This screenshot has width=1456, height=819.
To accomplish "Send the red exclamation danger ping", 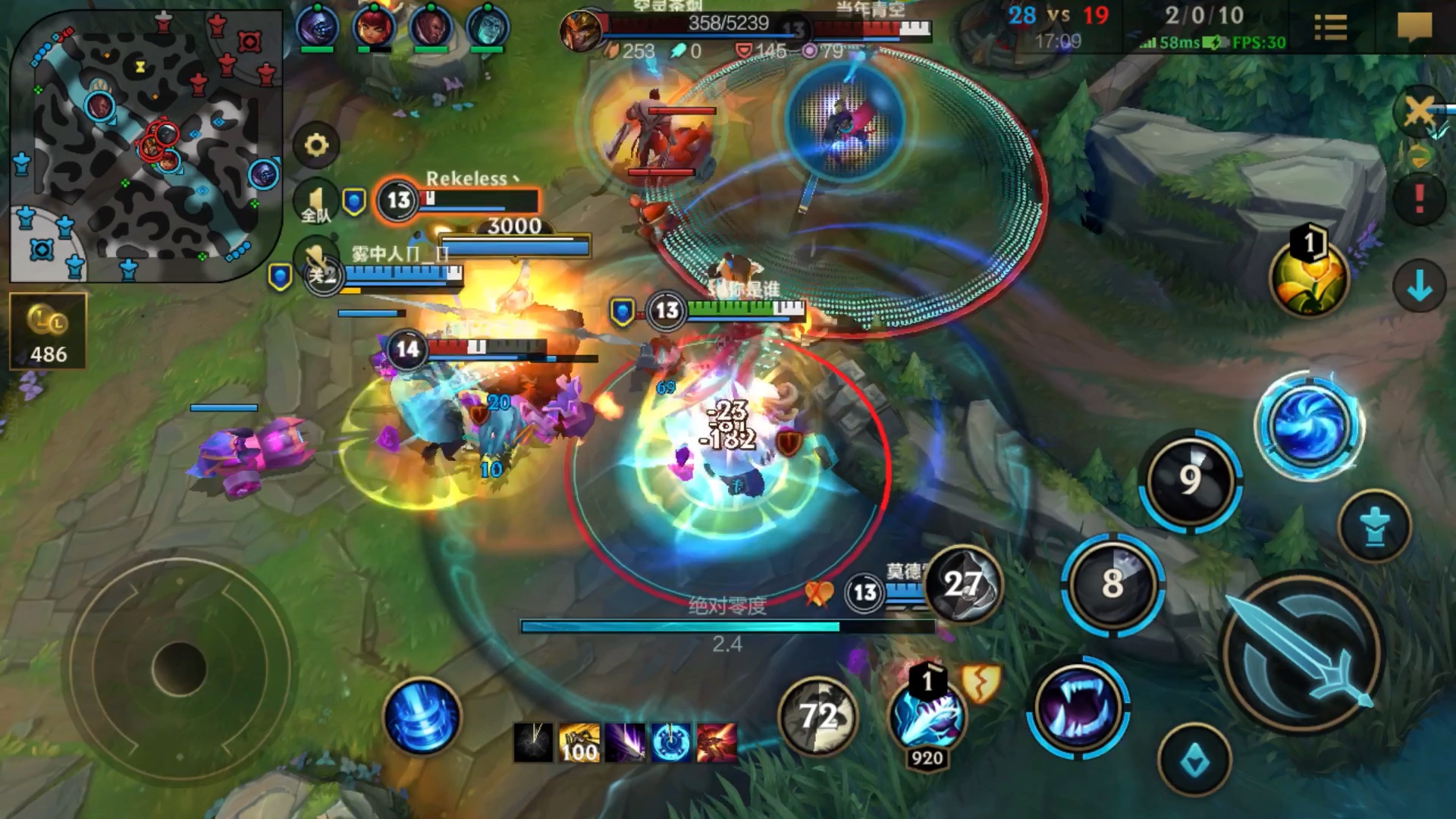I will [x=1419, y=199].
